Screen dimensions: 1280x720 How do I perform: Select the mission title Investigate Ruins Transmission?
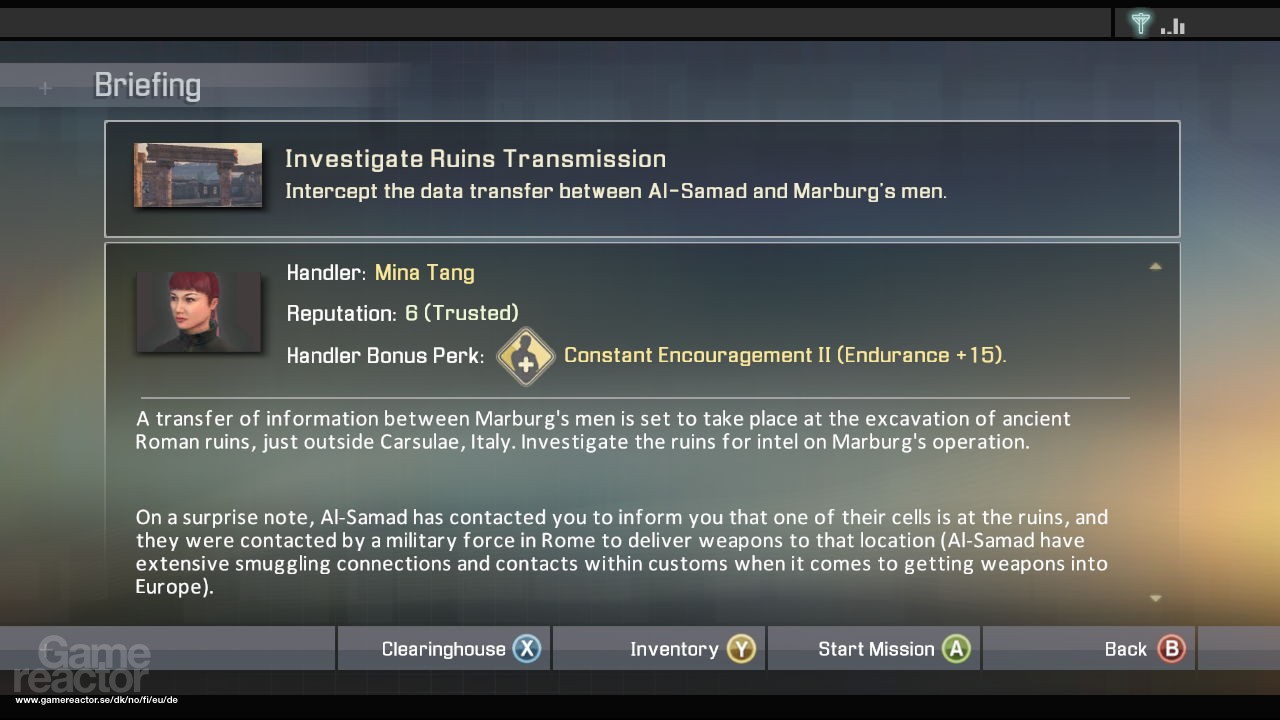point(475,158)
